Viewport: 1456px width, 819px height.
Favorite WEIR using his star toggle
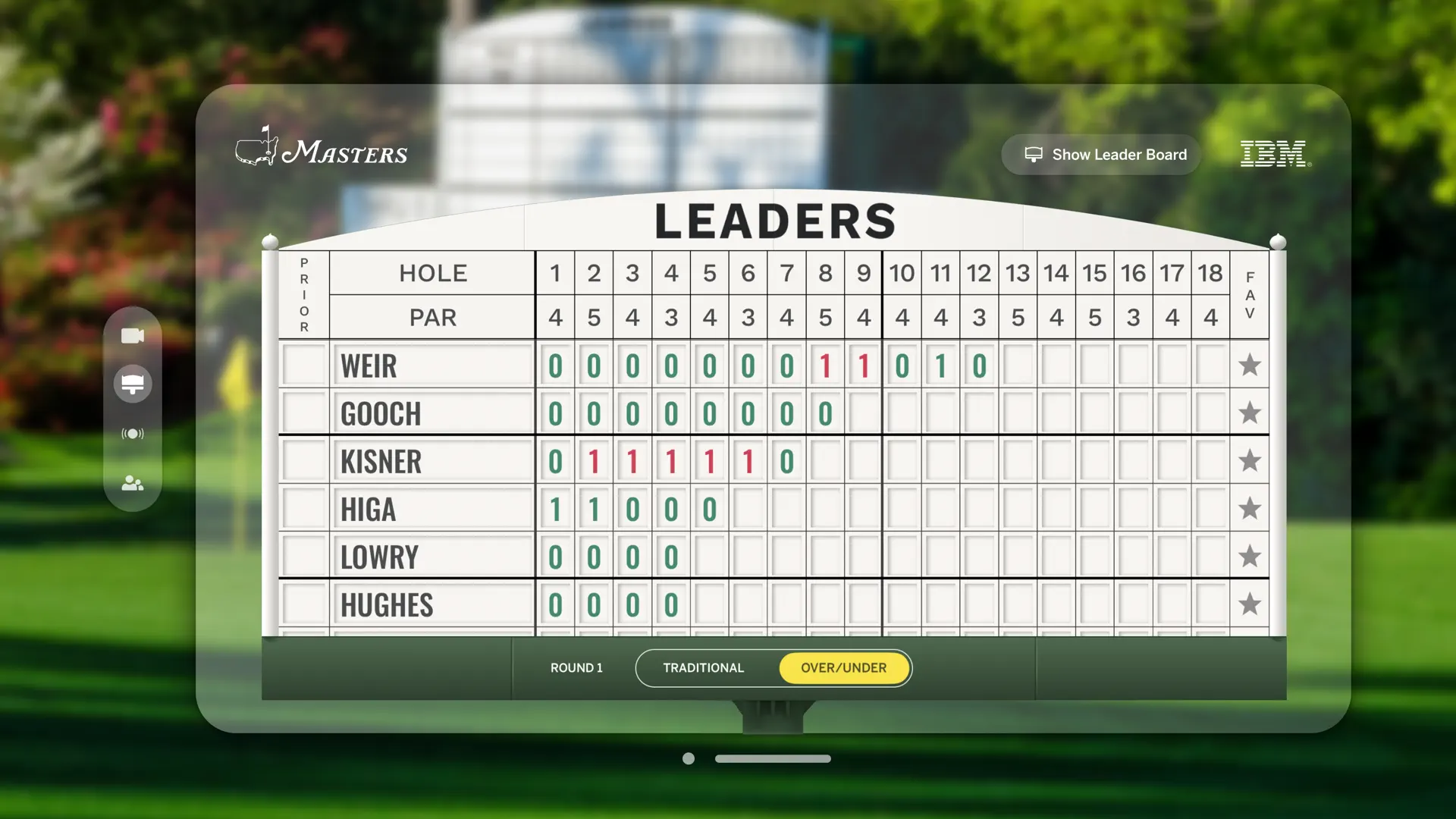(1250, 366)
